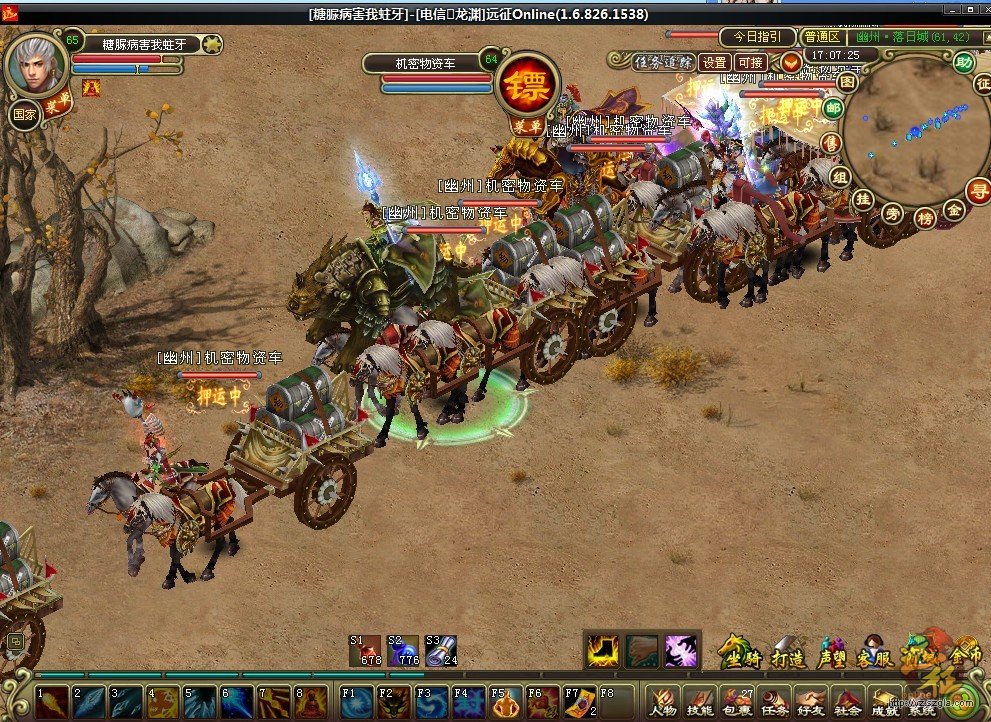Open the 任务 quest log
Screen dimensions: 991x722
tap(774, 703)
